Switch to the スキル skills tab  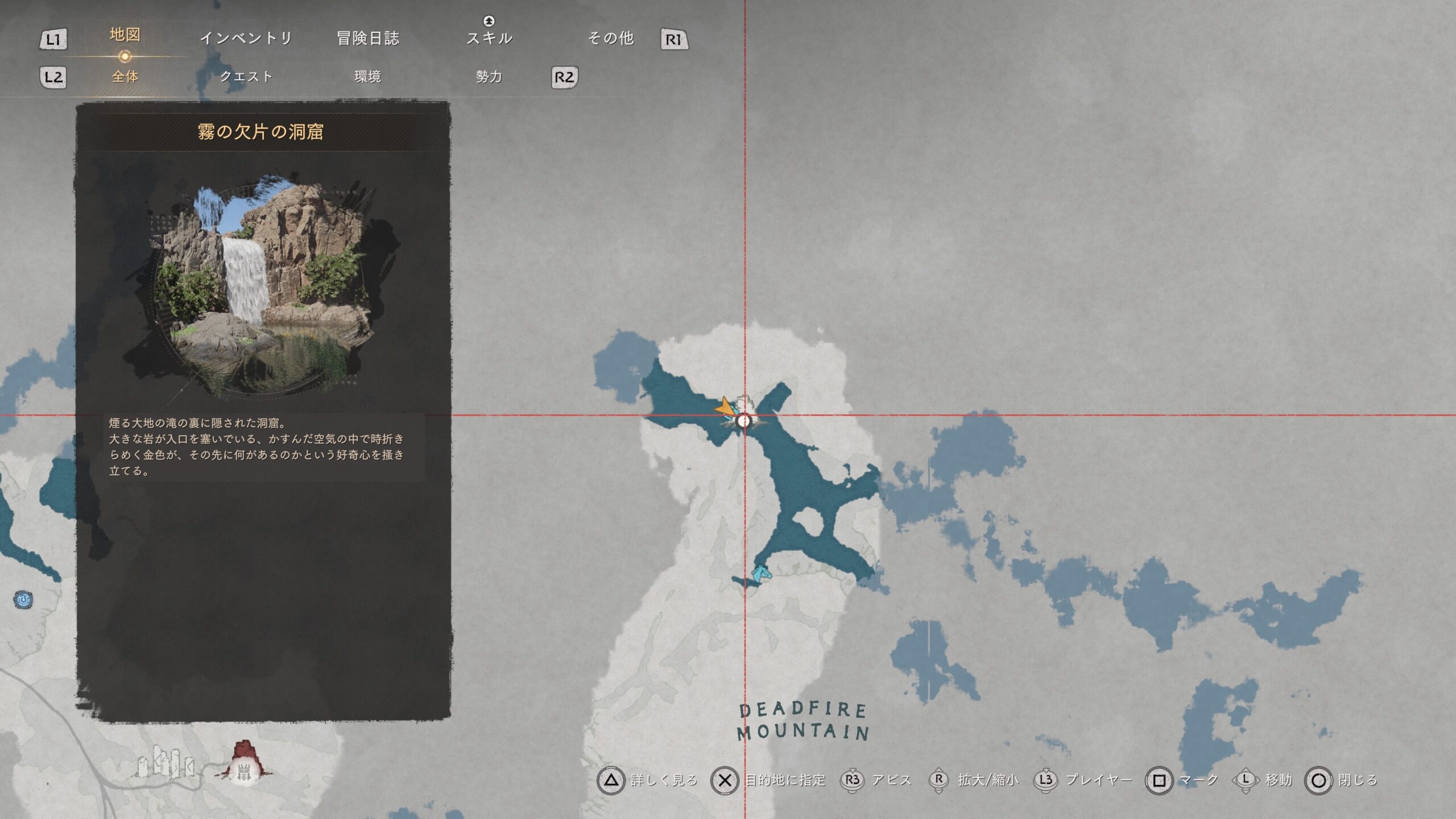489,39
